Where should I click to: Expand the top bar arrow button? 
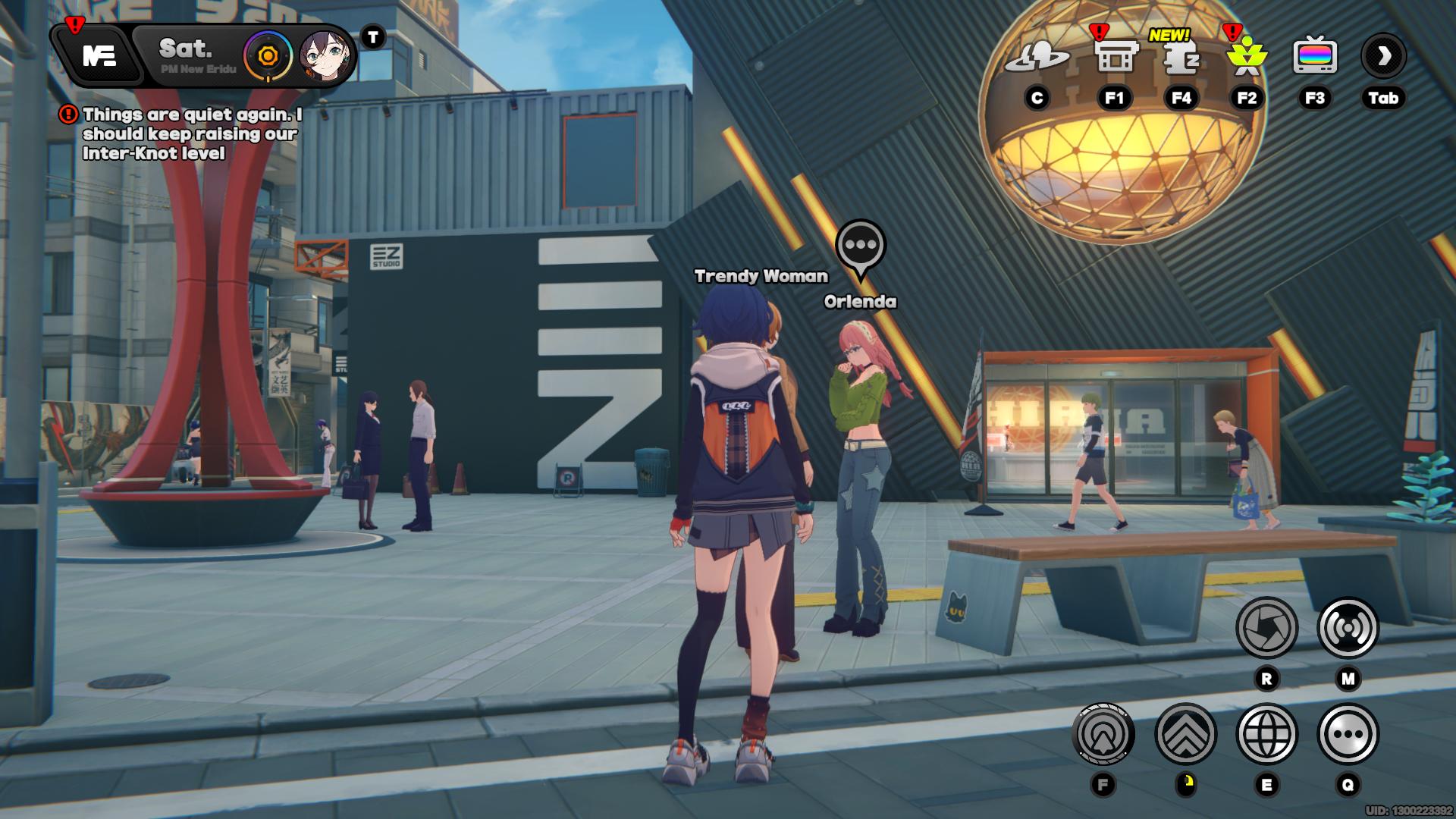(1383, 56)
